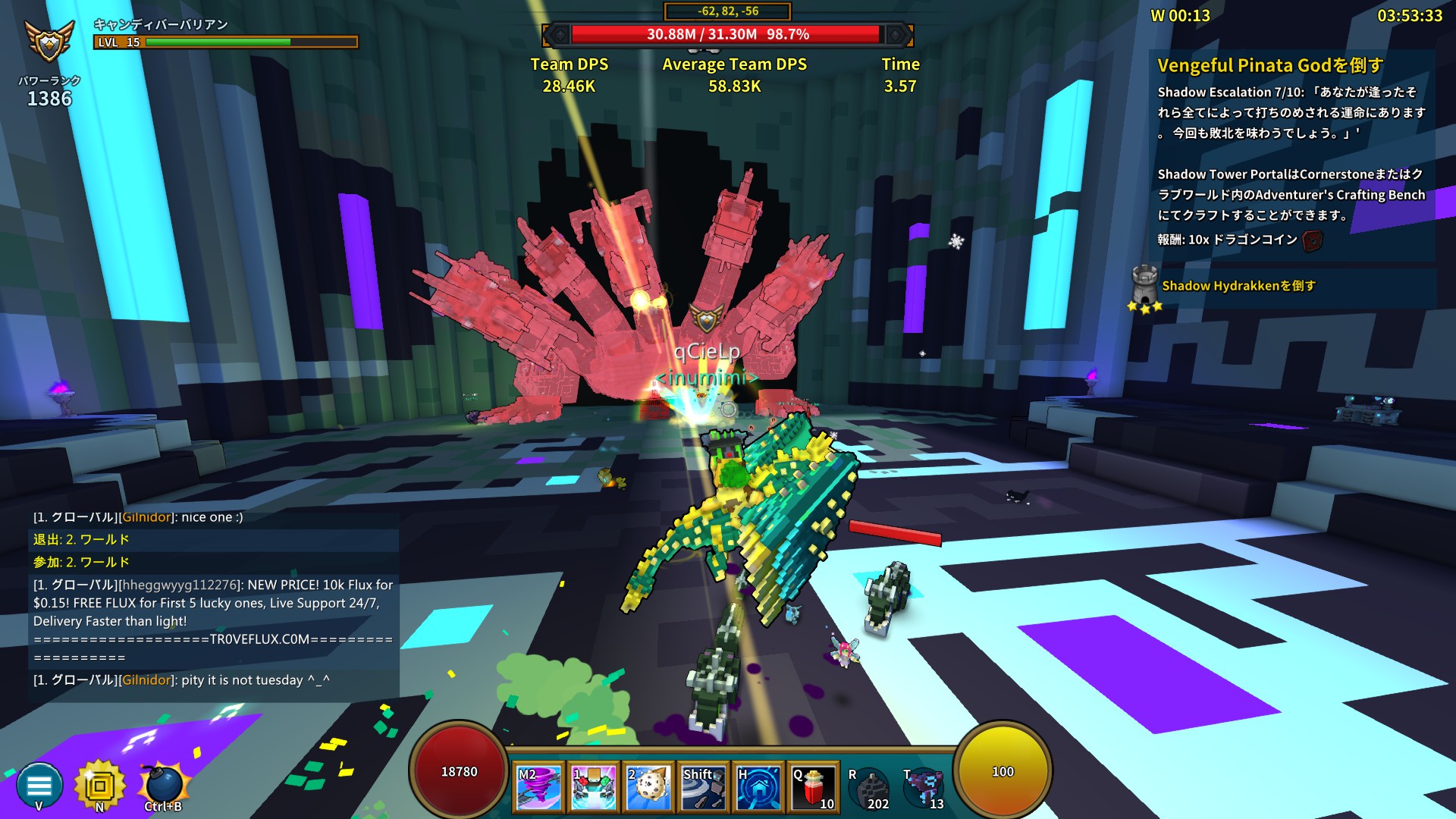Screen dimensions: 1456x819
Task: Click the yellow energy orb showing 100
Action: tap(1003, 771)
